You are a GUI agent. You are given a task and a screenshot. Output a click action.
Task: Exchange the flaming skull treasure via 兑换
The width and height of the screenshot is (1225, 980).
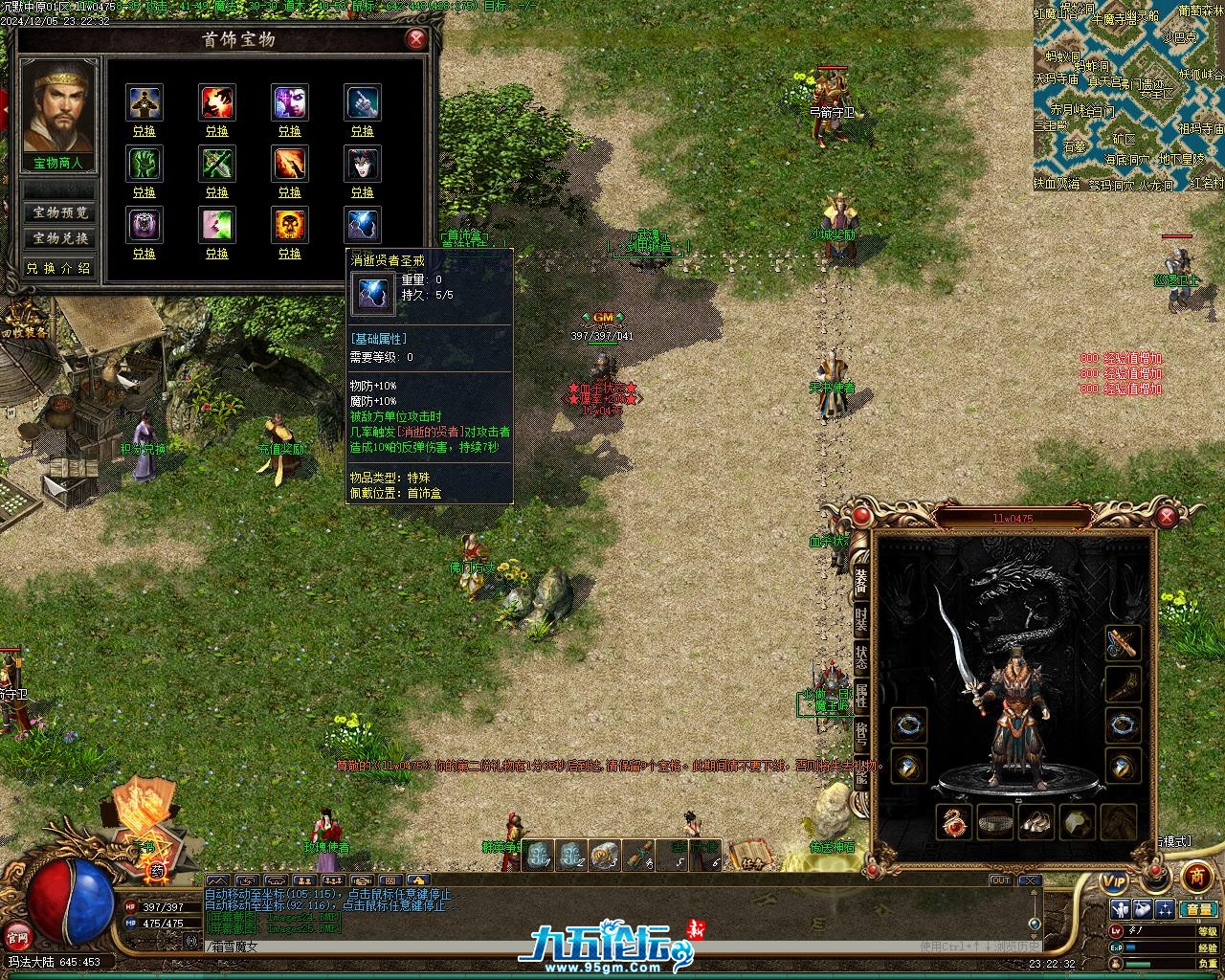[290, 254]
